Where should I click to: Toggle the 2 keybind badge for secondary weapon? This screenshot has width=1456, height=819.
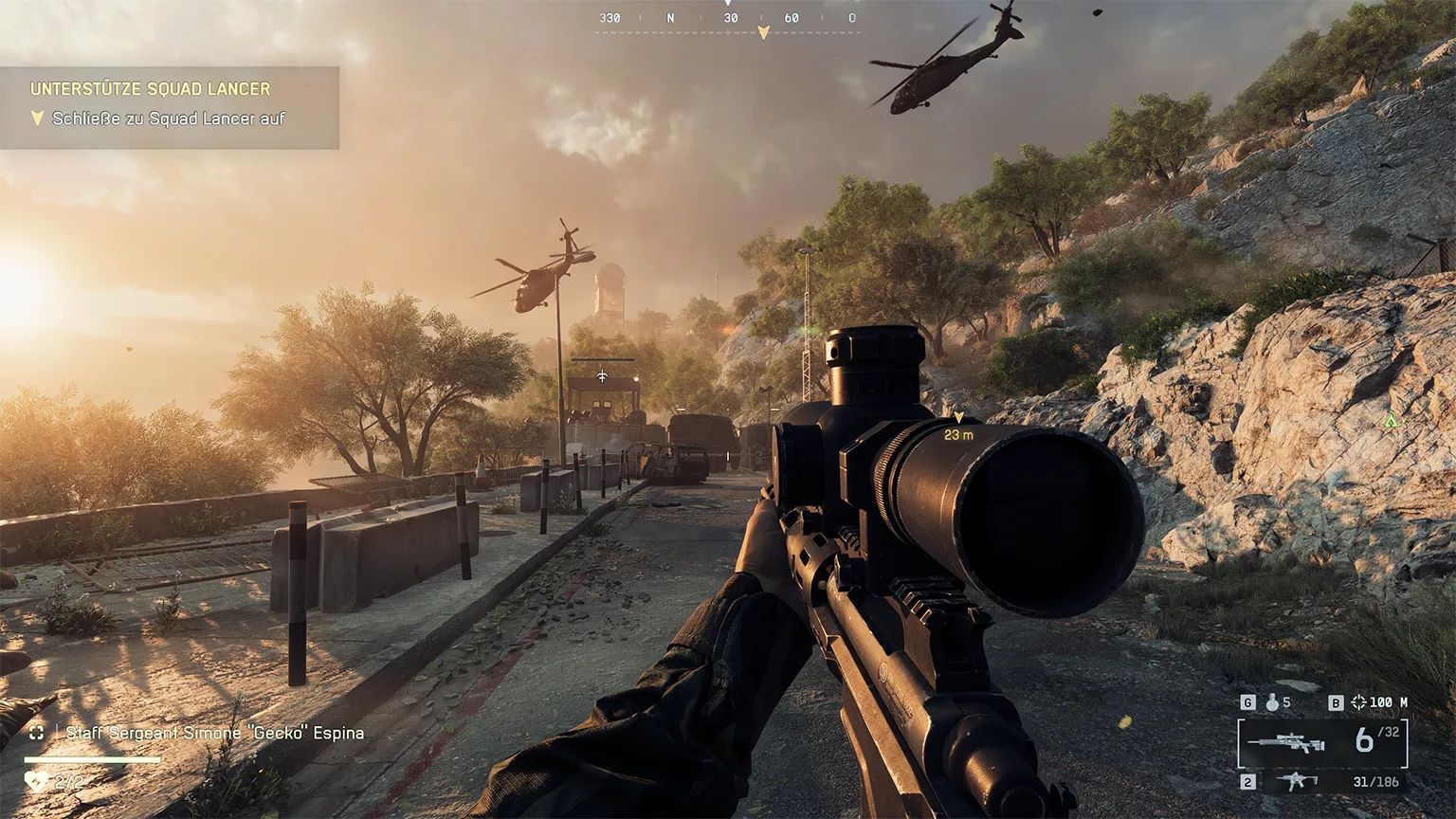click(x=1248, y=781)
